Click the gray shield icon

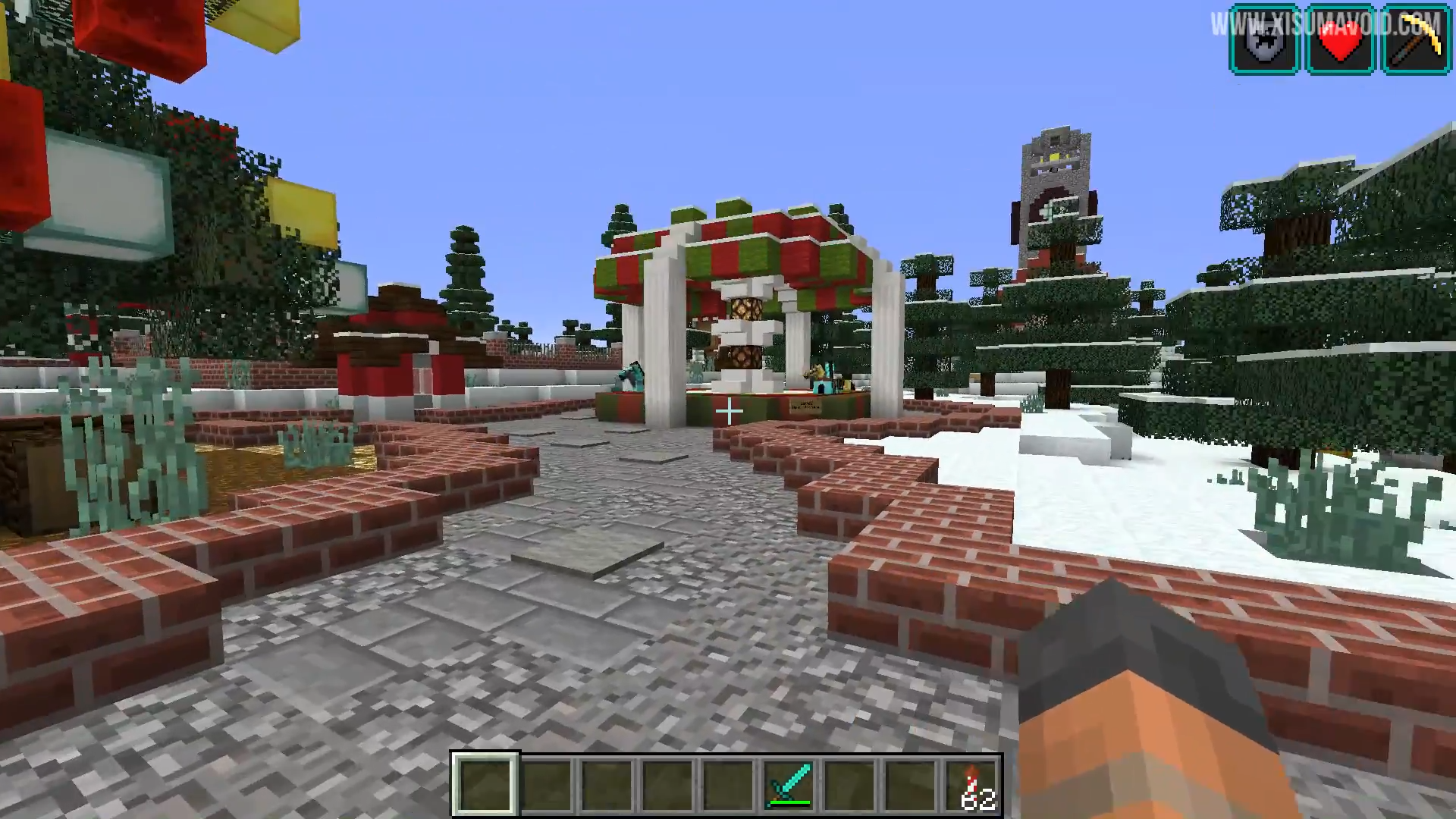tap(1264, 40)
